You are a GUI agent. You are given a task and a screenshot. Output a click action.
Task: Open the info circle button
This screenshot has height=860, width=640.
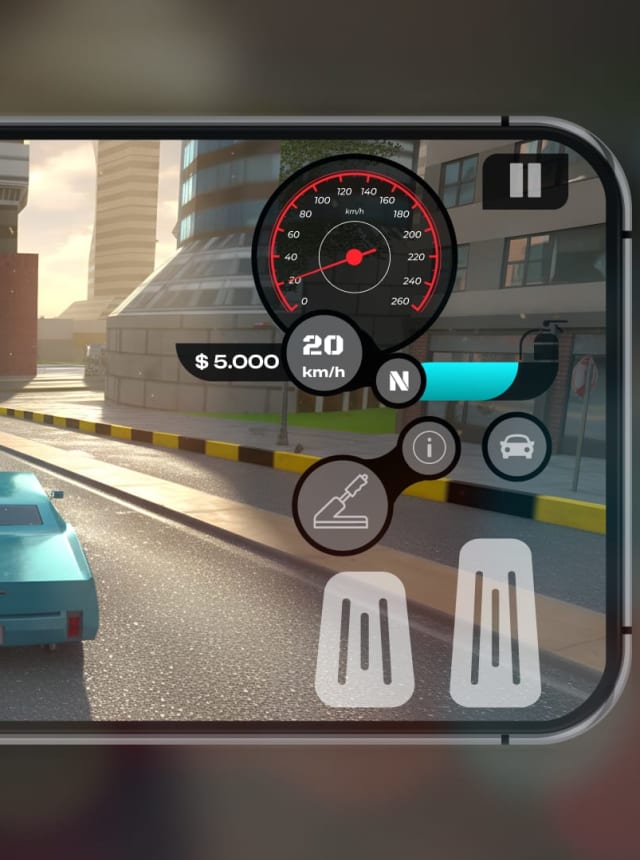tap(430, 448)
